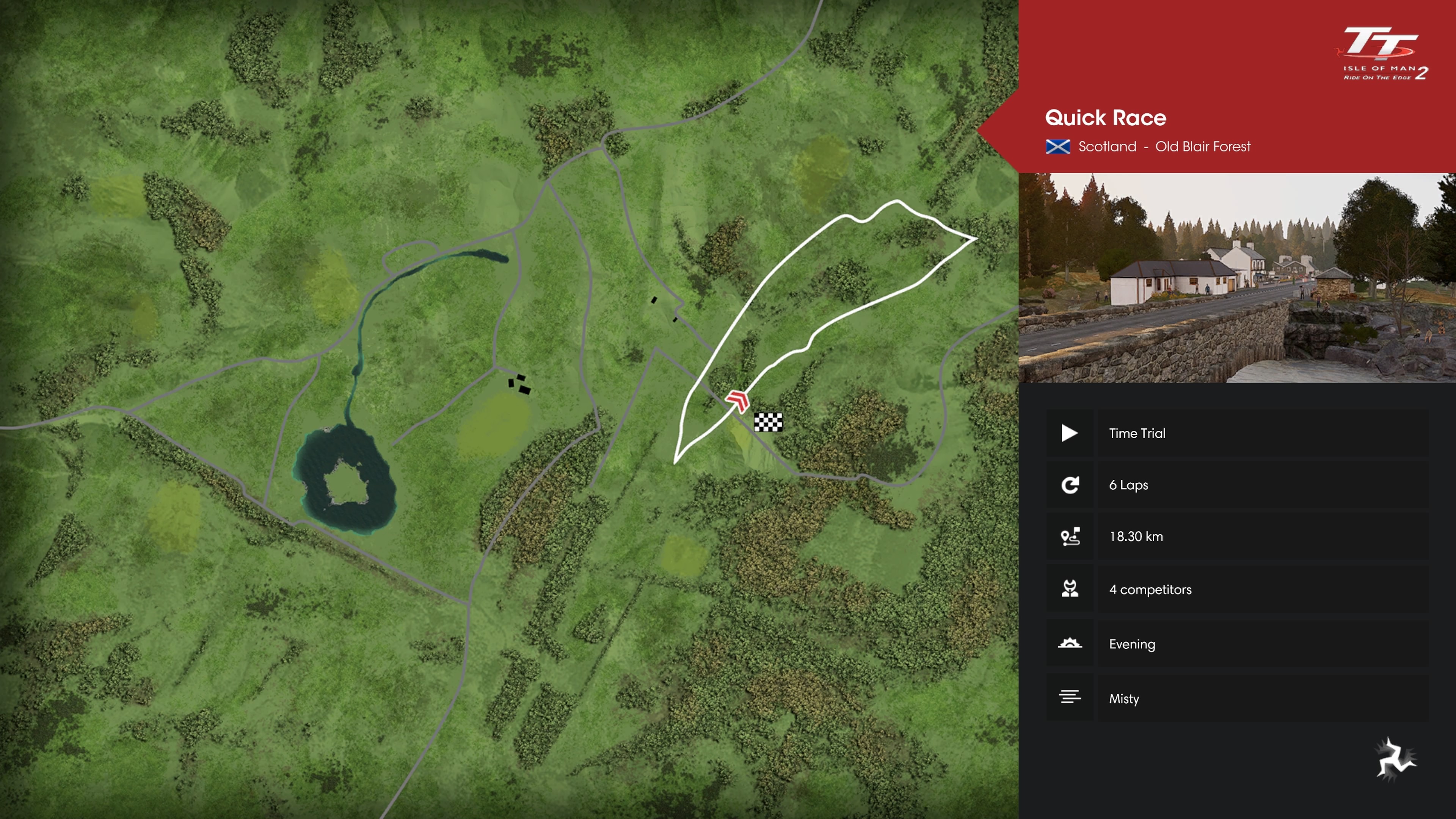Change the Evening time of day
This screenshot has width=1456, height=819.
(x=1237, y=644)
